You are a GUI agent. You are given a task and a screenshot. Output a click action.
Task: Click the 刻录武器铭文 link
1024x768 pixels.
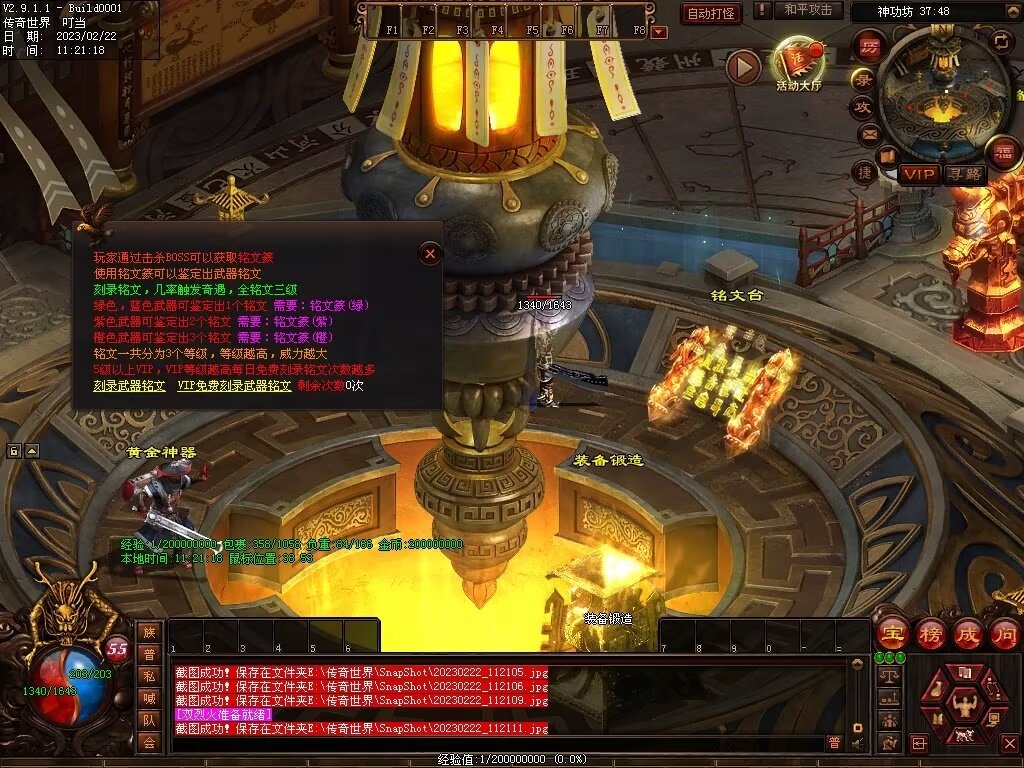click(x=130, y=385)
